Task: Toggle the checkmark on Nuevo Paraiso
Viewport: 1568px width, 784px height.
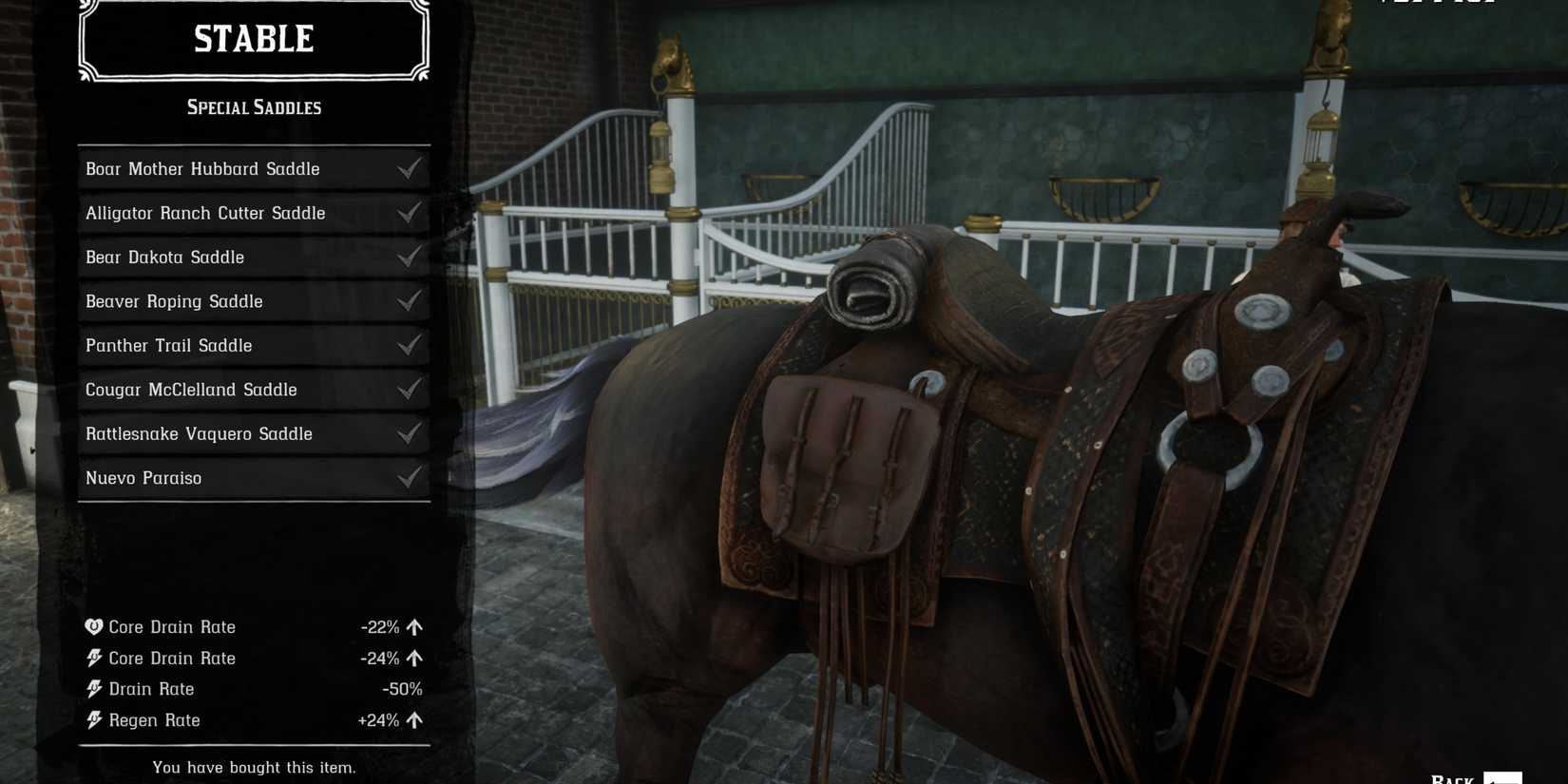Action: pos(409,478)
